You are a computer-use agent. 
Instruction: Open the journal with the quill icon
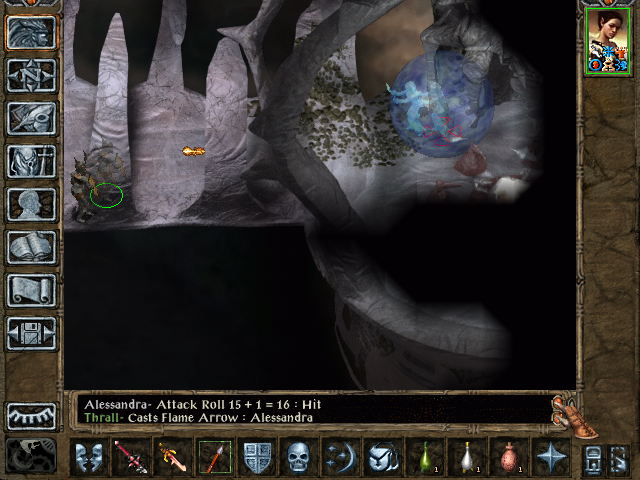(31, 118)
